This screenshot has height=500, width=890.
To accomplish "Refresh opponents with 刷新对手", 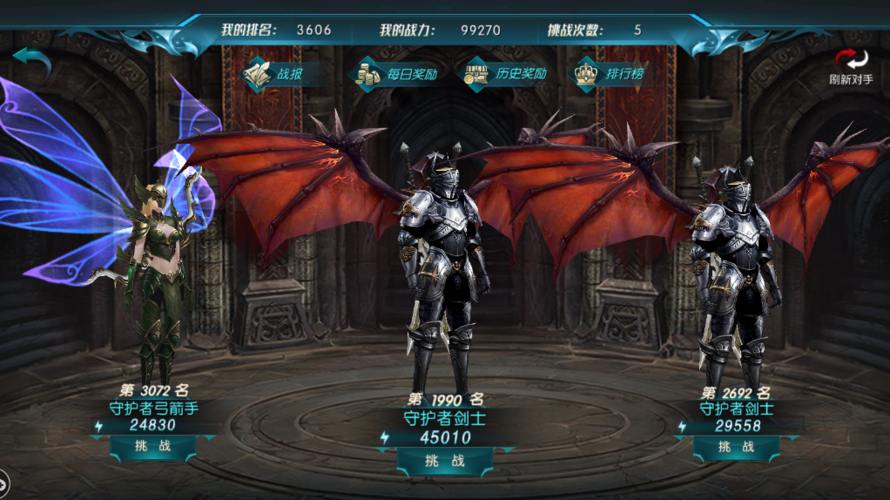I will 851,67.
